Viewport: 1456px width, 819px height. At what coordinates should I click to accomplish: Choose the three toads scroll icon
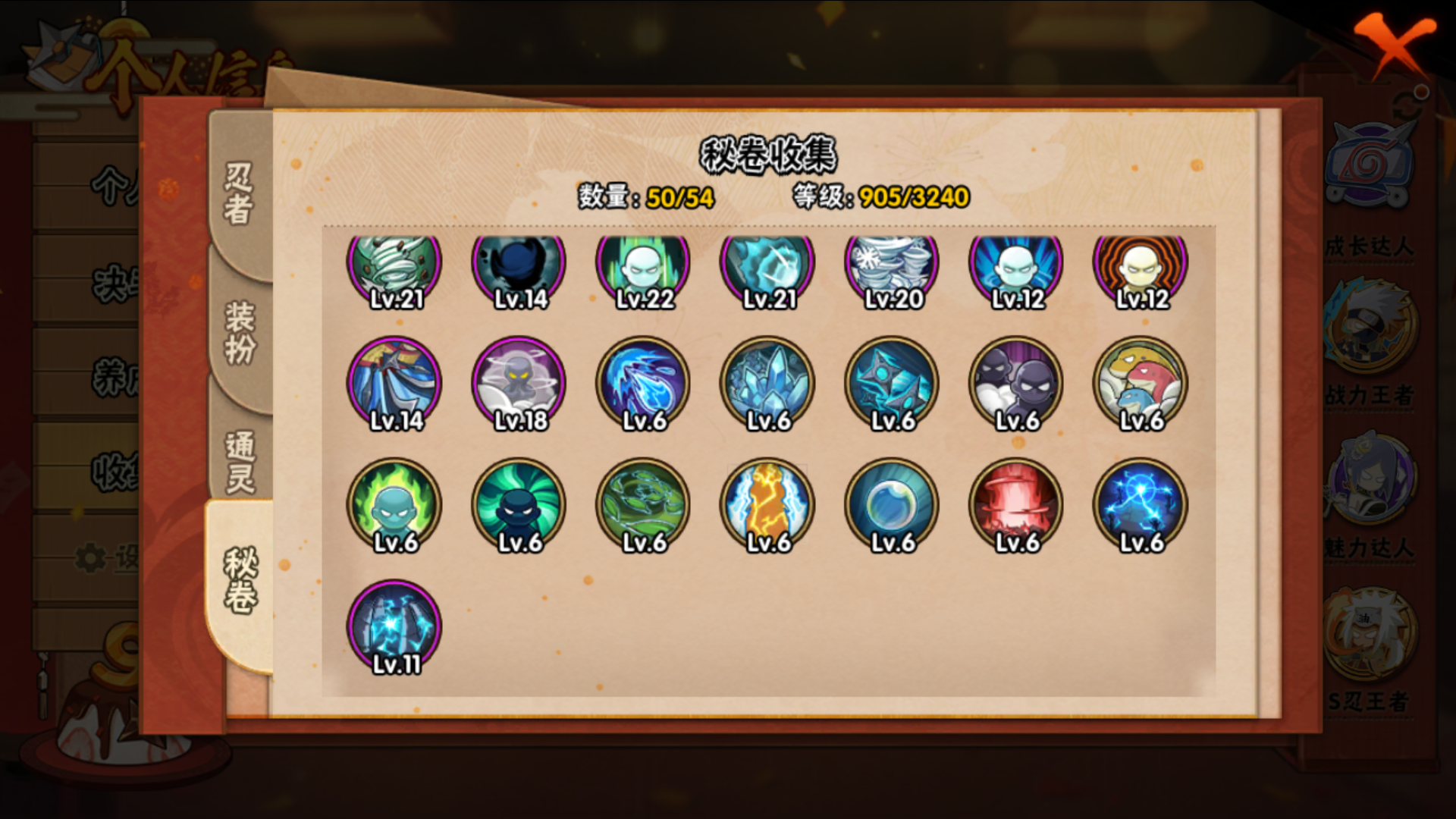(1141, 383)
